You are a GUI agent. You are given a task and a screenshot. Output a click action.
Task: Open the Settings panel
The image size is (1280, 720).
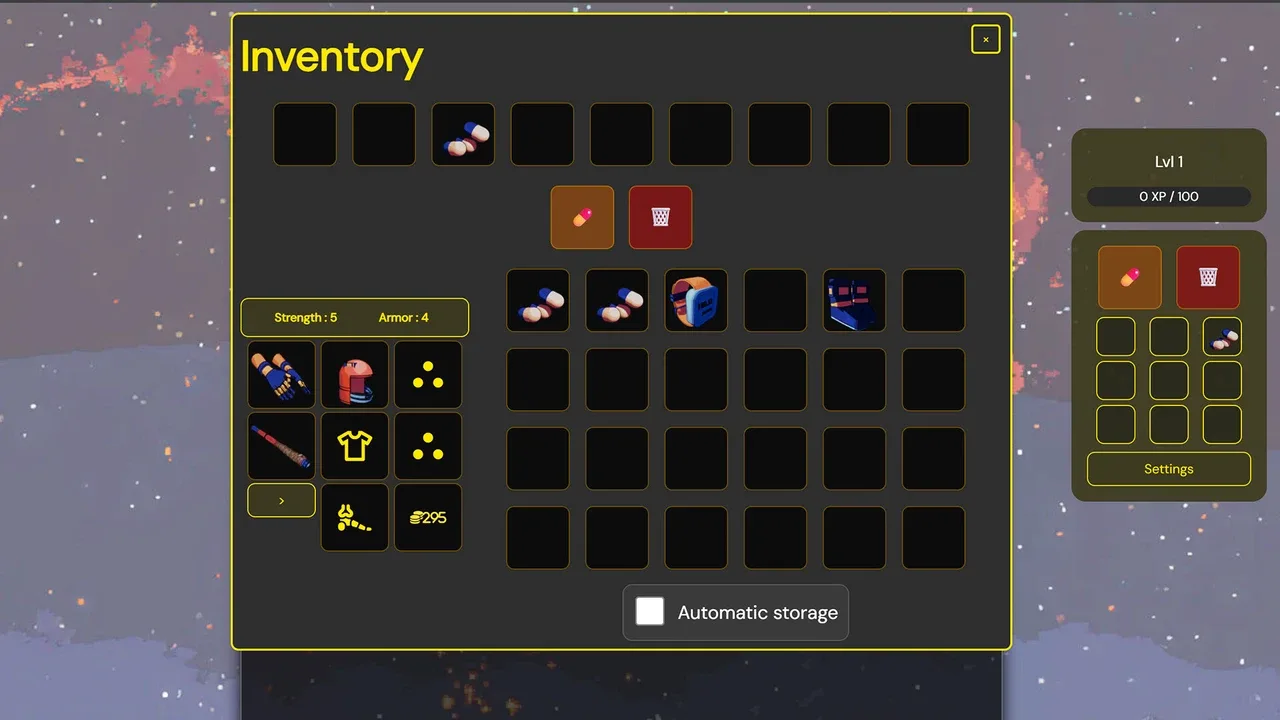[1168, 469]
